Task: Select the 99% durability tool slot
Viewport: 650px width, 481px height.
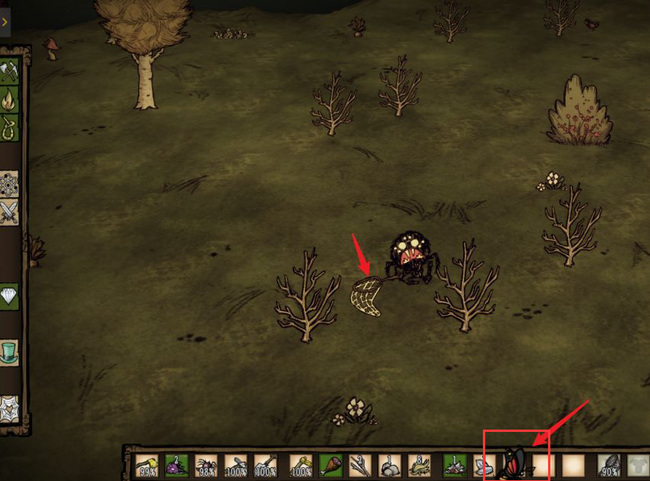Action: pyautogui.click(x=148, y=466)
